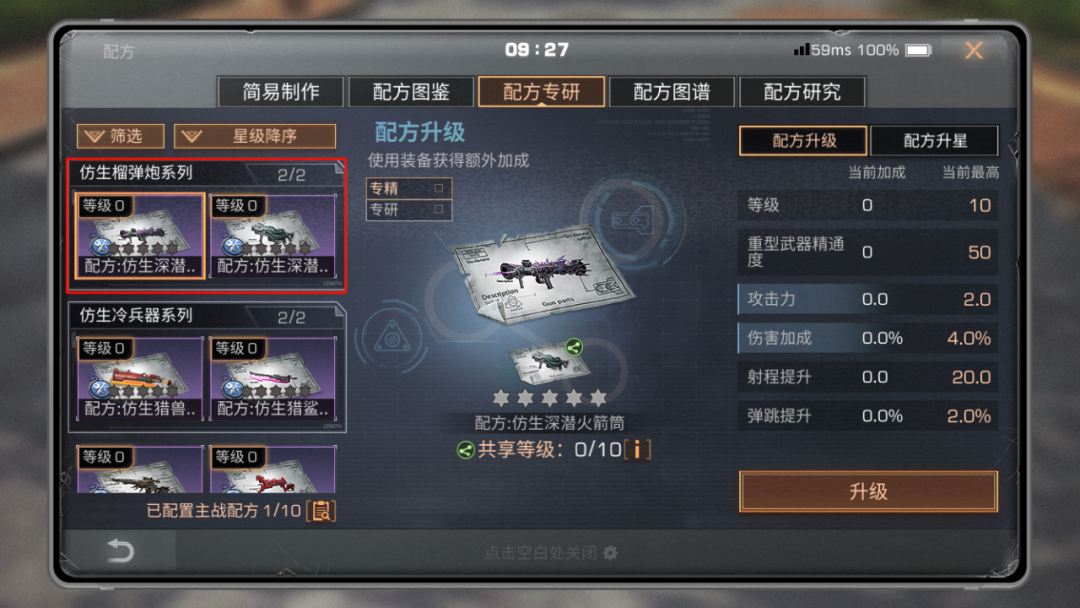This screenshot has width=1080, height=608.
Task: Open the 共享等级 info icon
Action: point(636,449)
